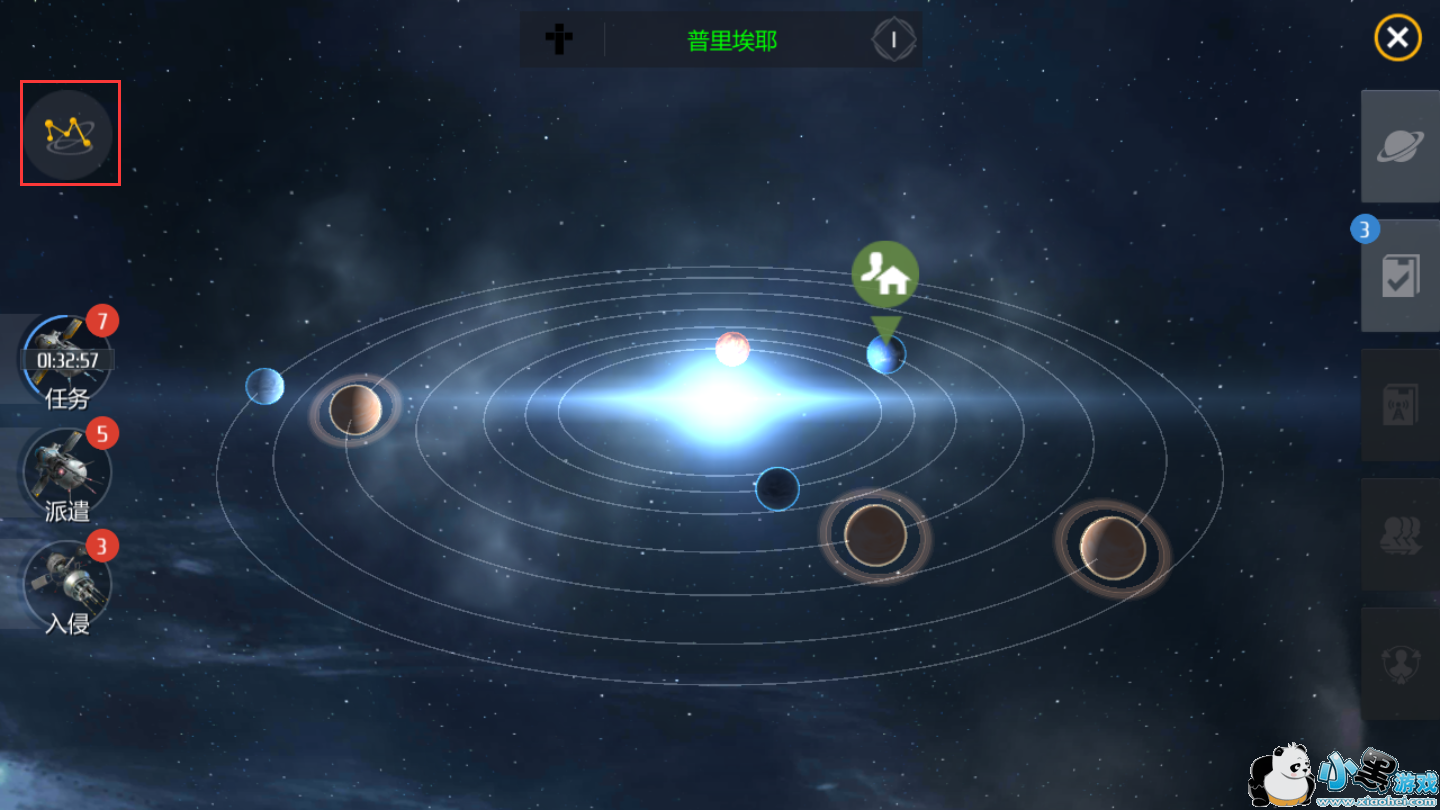Click the diamond level I badge
1440x810 pixels.
click(894, 40)
